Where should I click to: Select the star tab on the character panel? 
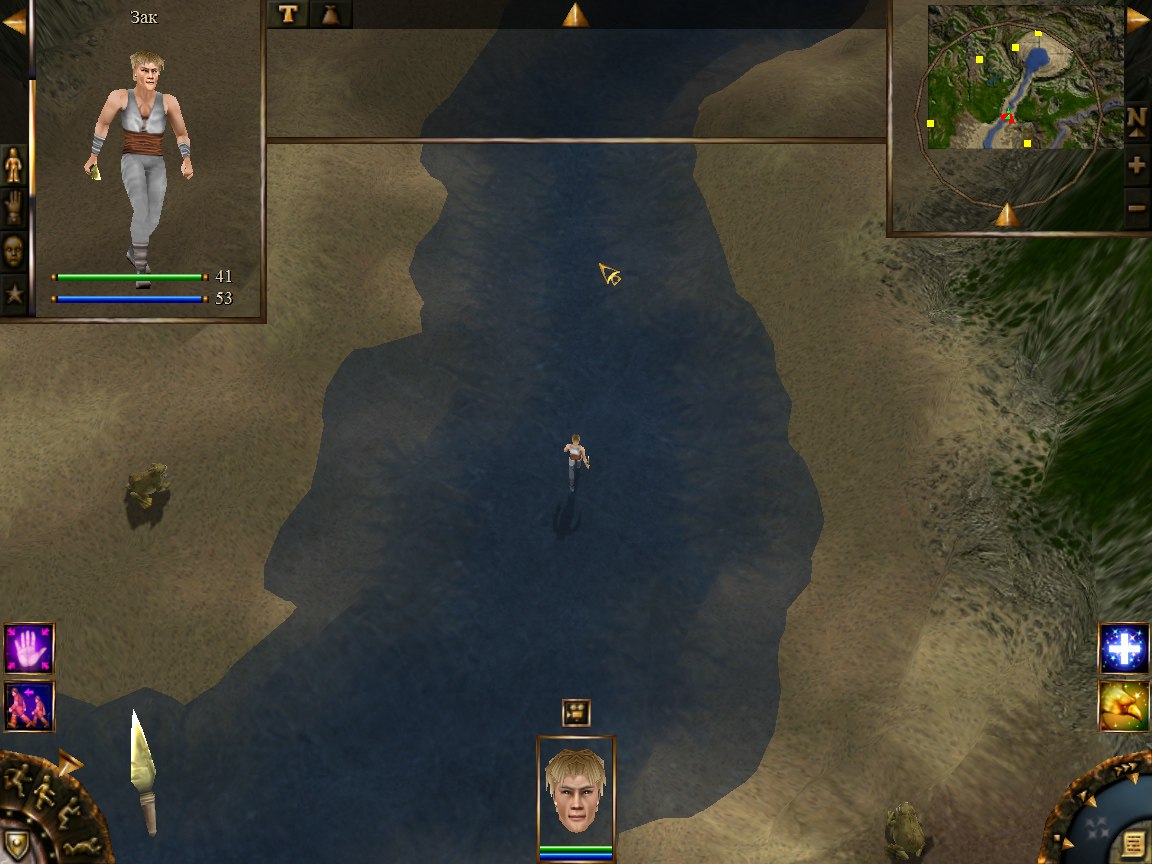14,294
